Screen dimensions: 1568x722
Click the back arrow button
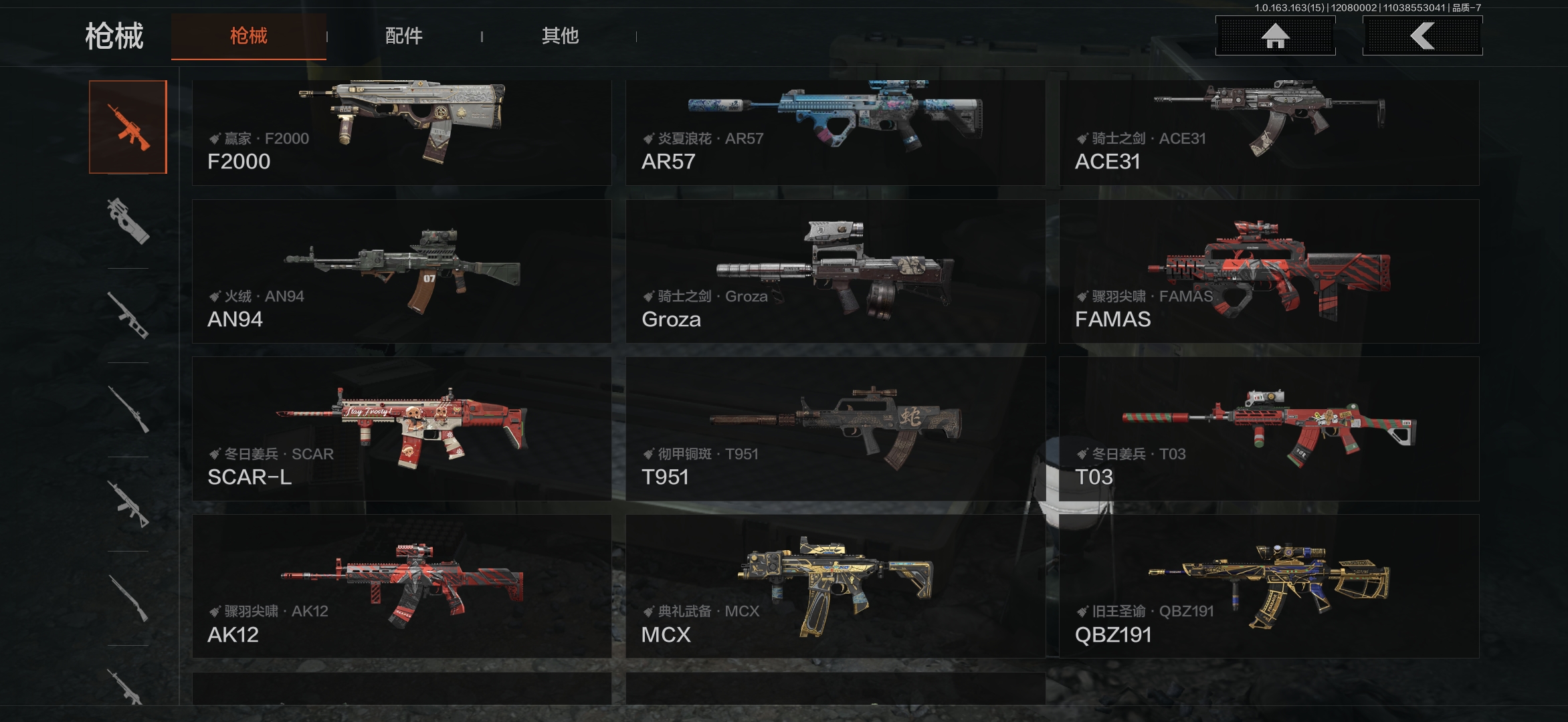coord(1422,36)
